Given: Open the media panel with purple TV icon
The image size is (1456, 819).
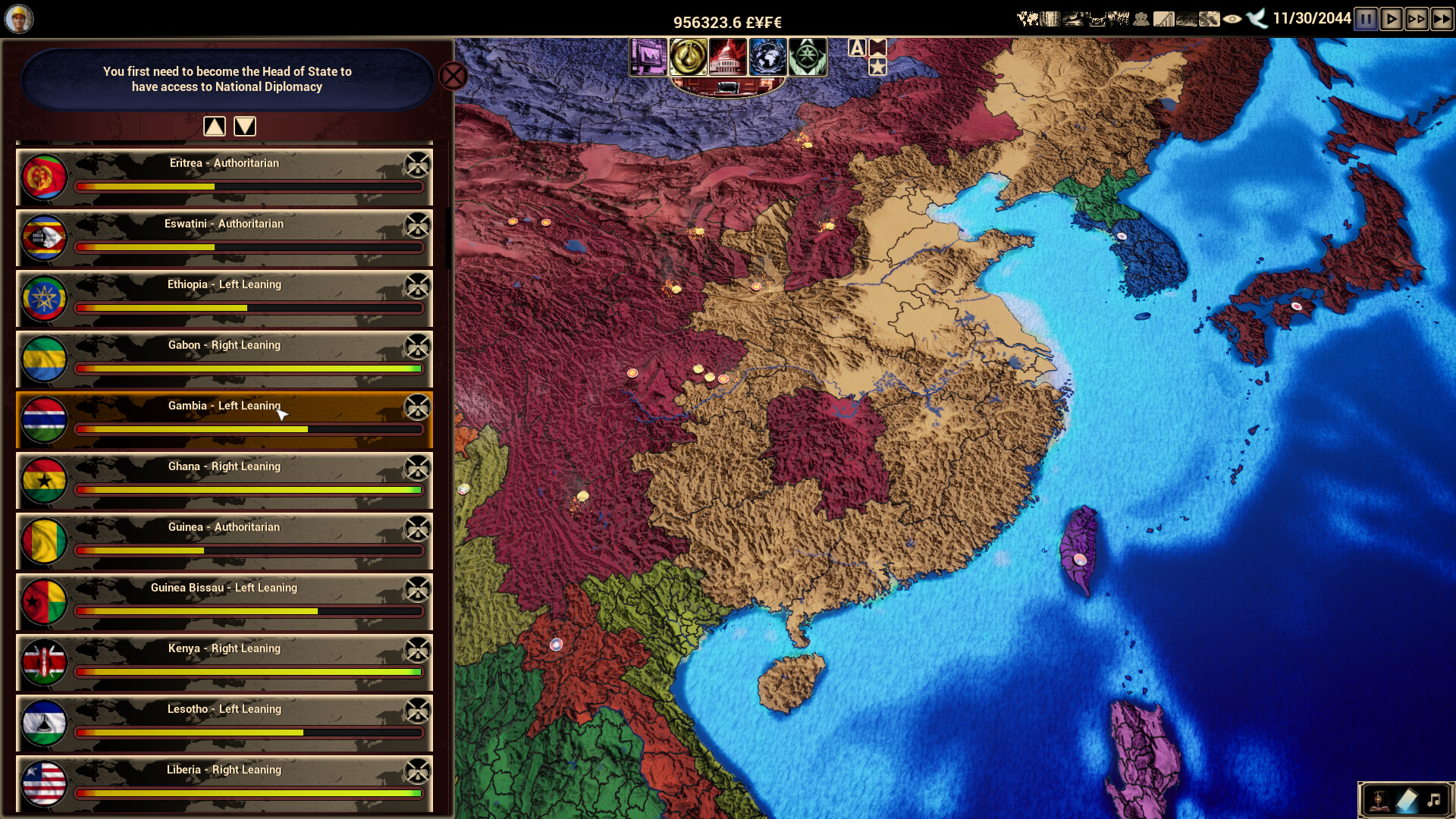Looking at the screenshot, I should (648, 56).
